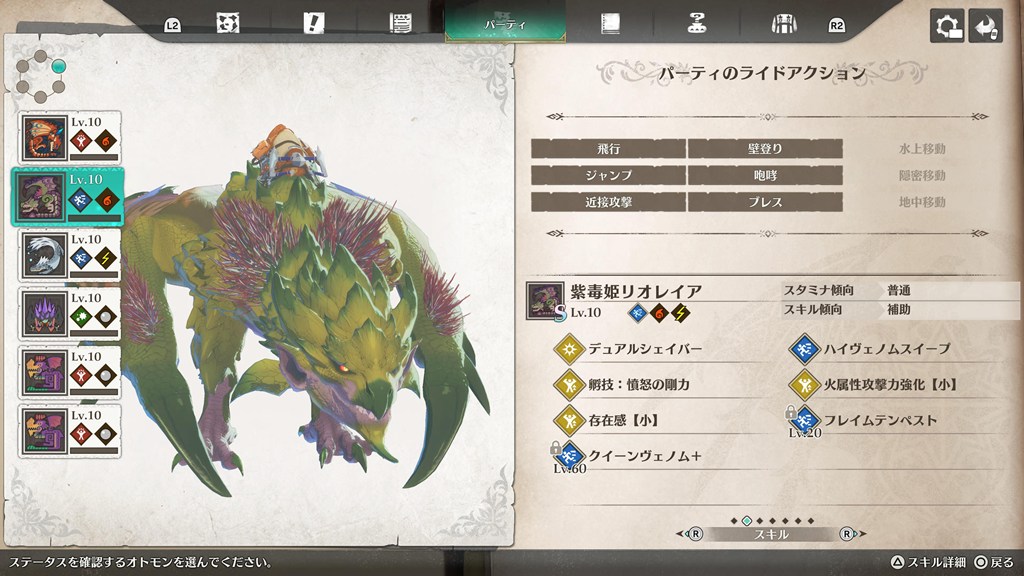The image size is (1024, 576).
Task: Select the パーティ tab
Action: tap(505, 22)
